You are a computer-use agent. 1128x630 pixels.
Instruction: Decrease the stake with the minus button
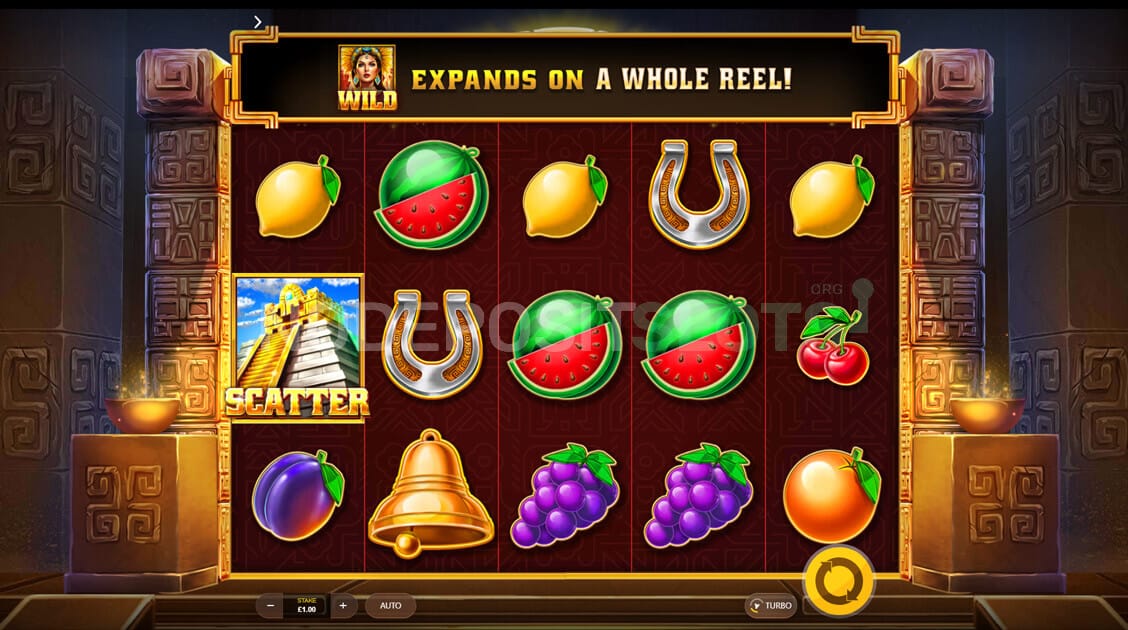[269, 606]
